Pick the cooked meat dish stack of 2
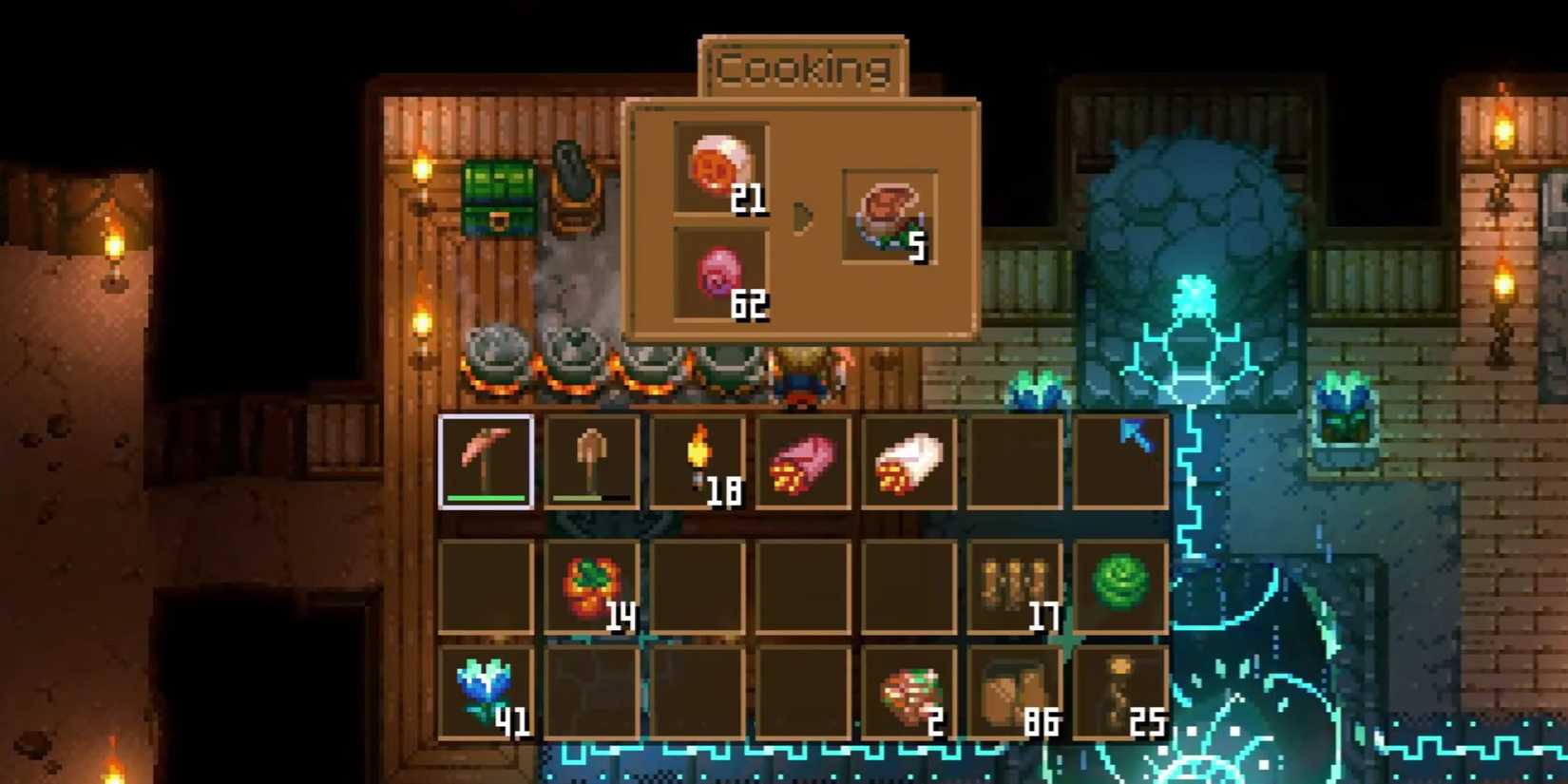This screenshot has height=784, width=1568. pos(908,693)
